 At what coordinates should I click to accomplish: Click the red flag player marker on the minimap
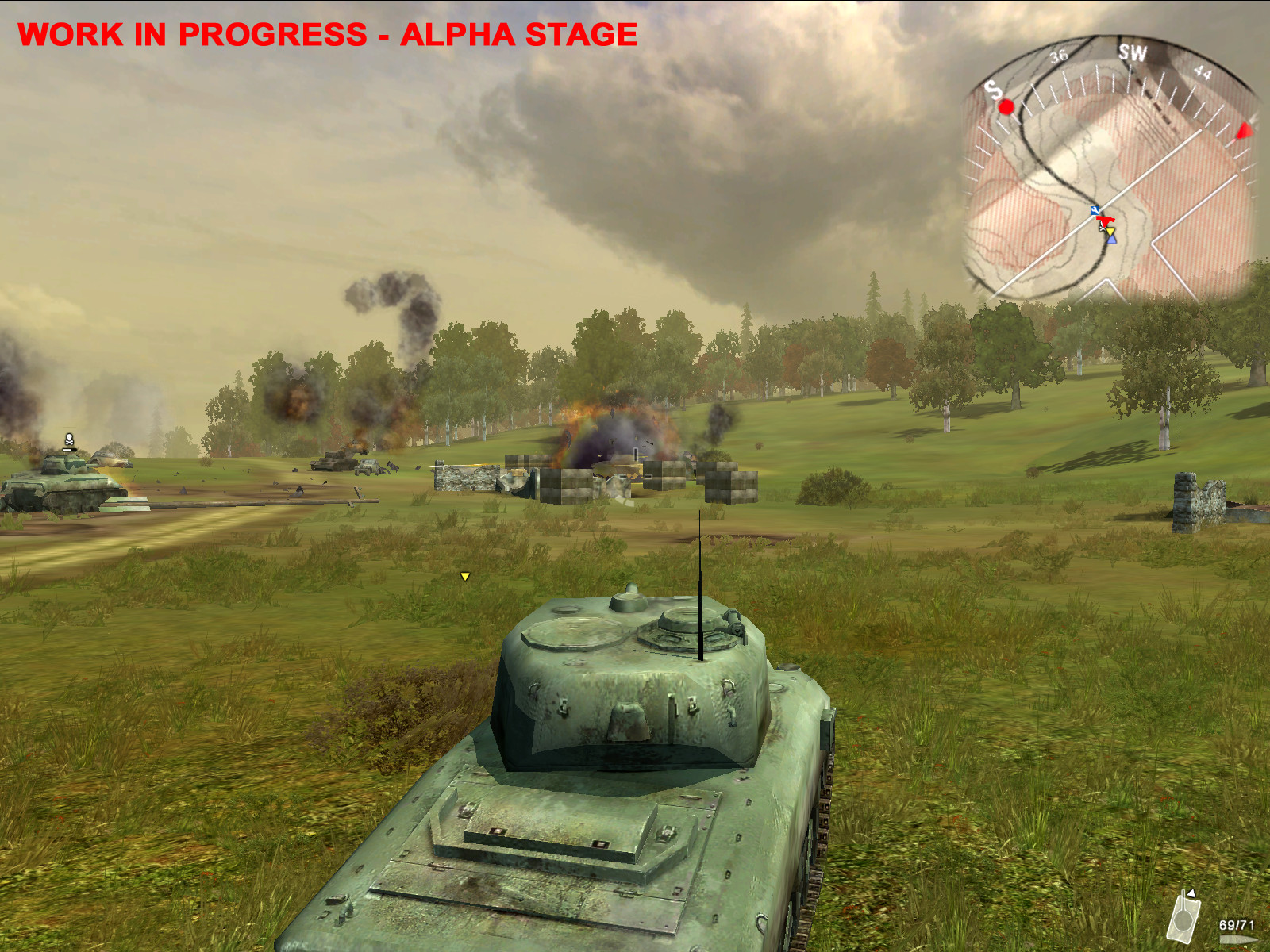pyautogui.click(x=1105, y=220)
